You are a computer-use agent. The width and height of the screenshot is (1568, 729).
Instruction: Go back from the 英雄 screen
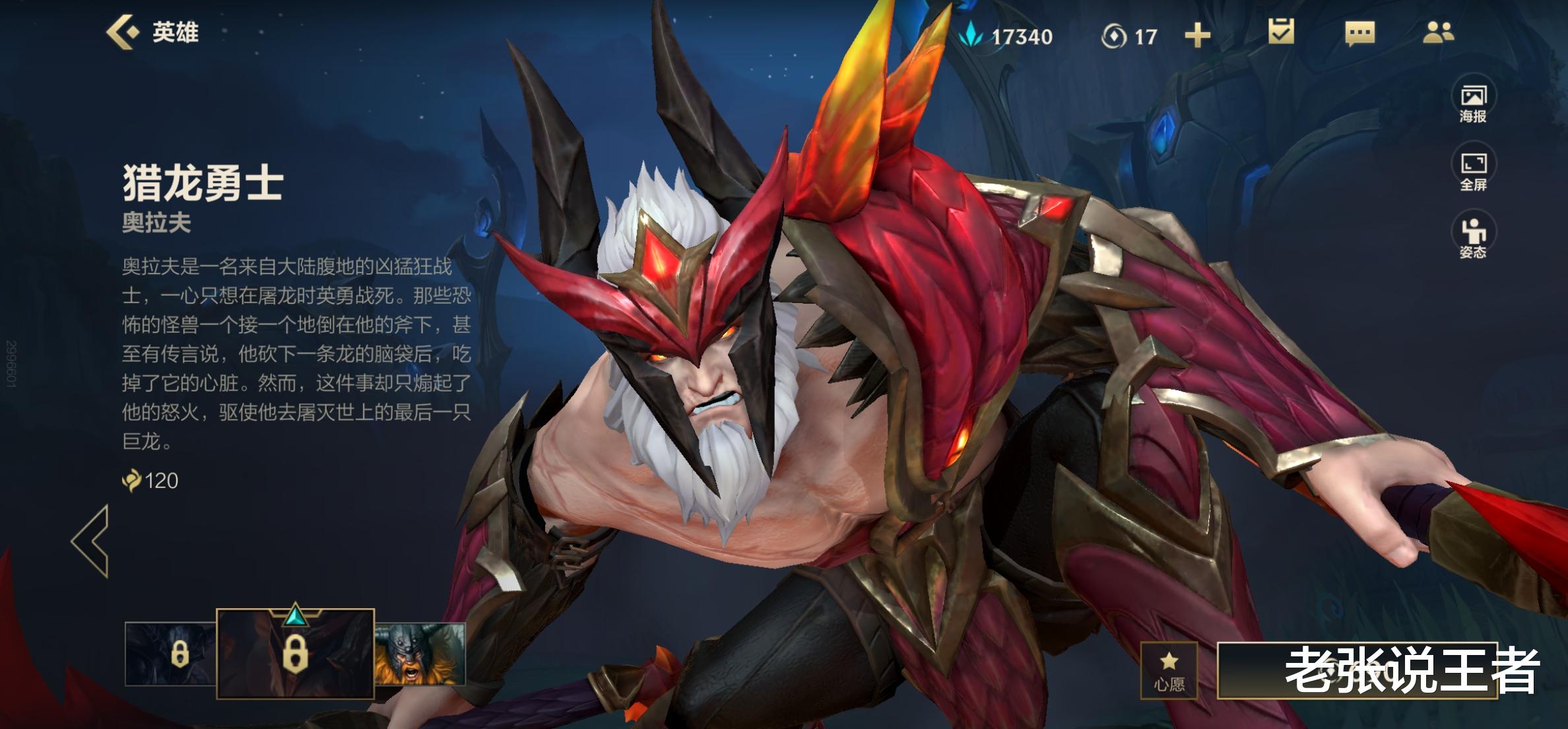click(x=124, y=32)
